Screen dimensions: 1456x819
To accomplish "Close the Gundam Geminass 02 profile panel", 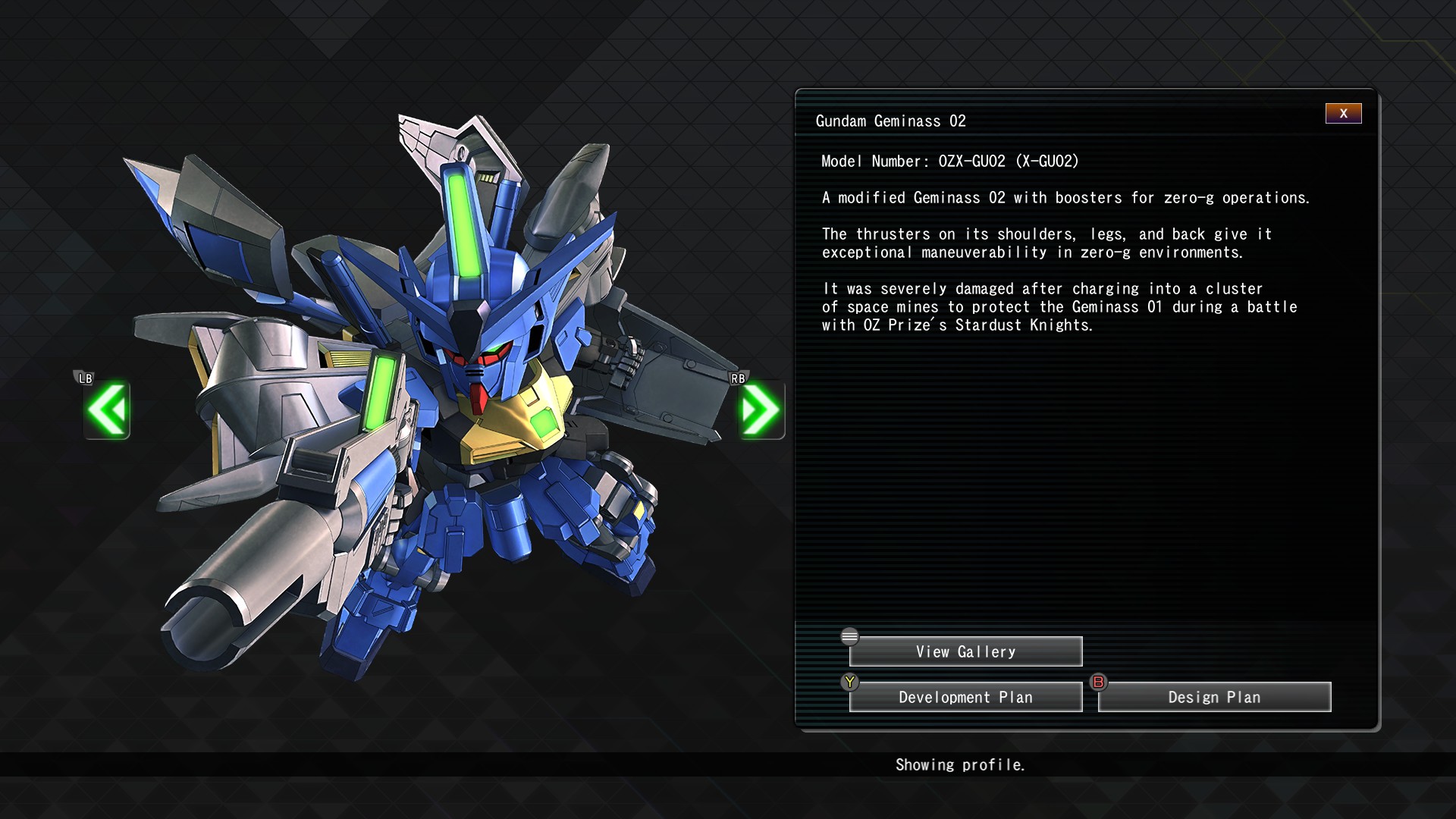I will click(1343, 114).
